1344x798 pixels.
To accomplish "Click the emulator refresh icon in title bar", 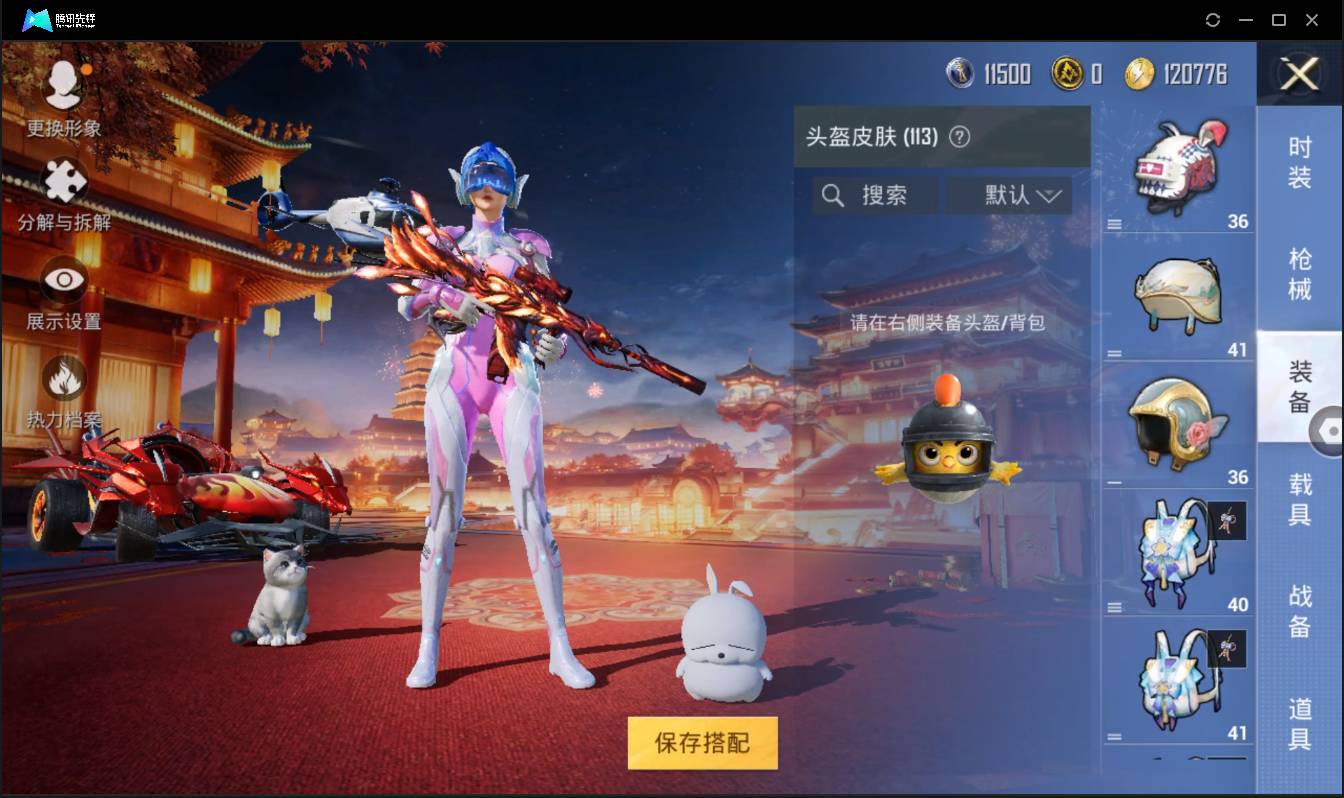I will (x=1213, y=19).
